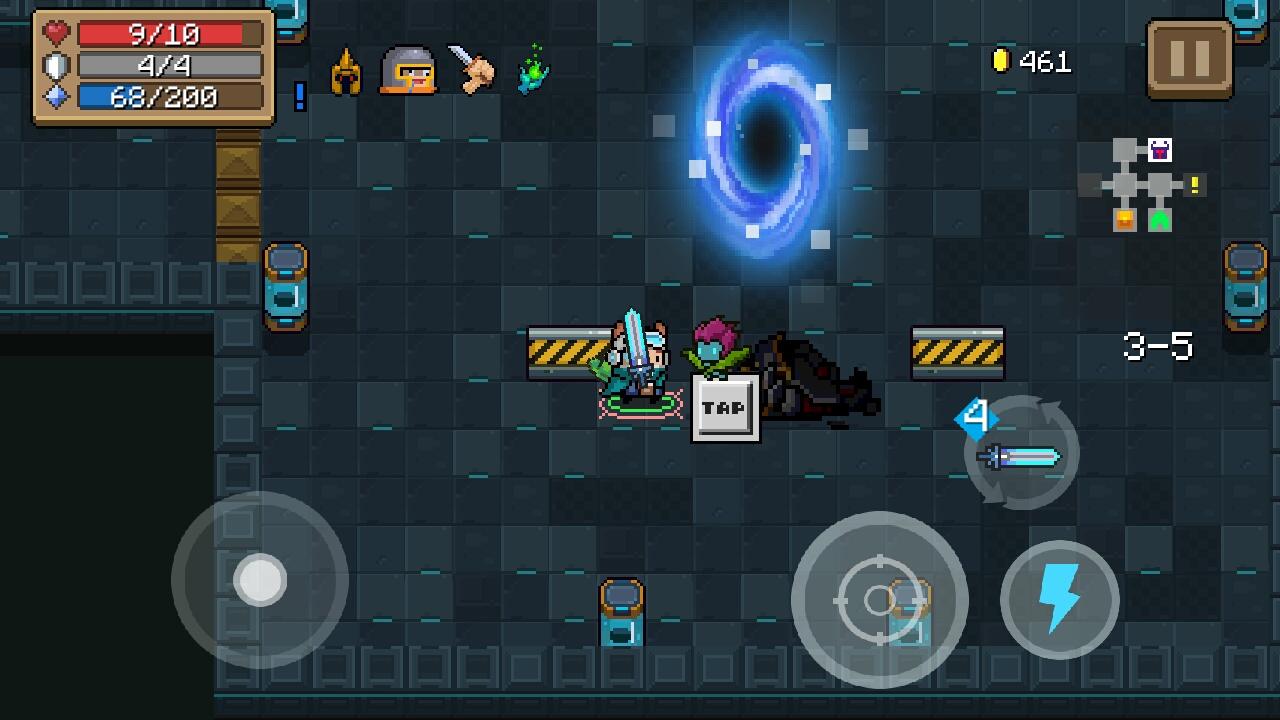This screenshot has width=1280, height=720.
Task: Tap the exclamation room marker on minimap
Action: [x=1193, y=186]
